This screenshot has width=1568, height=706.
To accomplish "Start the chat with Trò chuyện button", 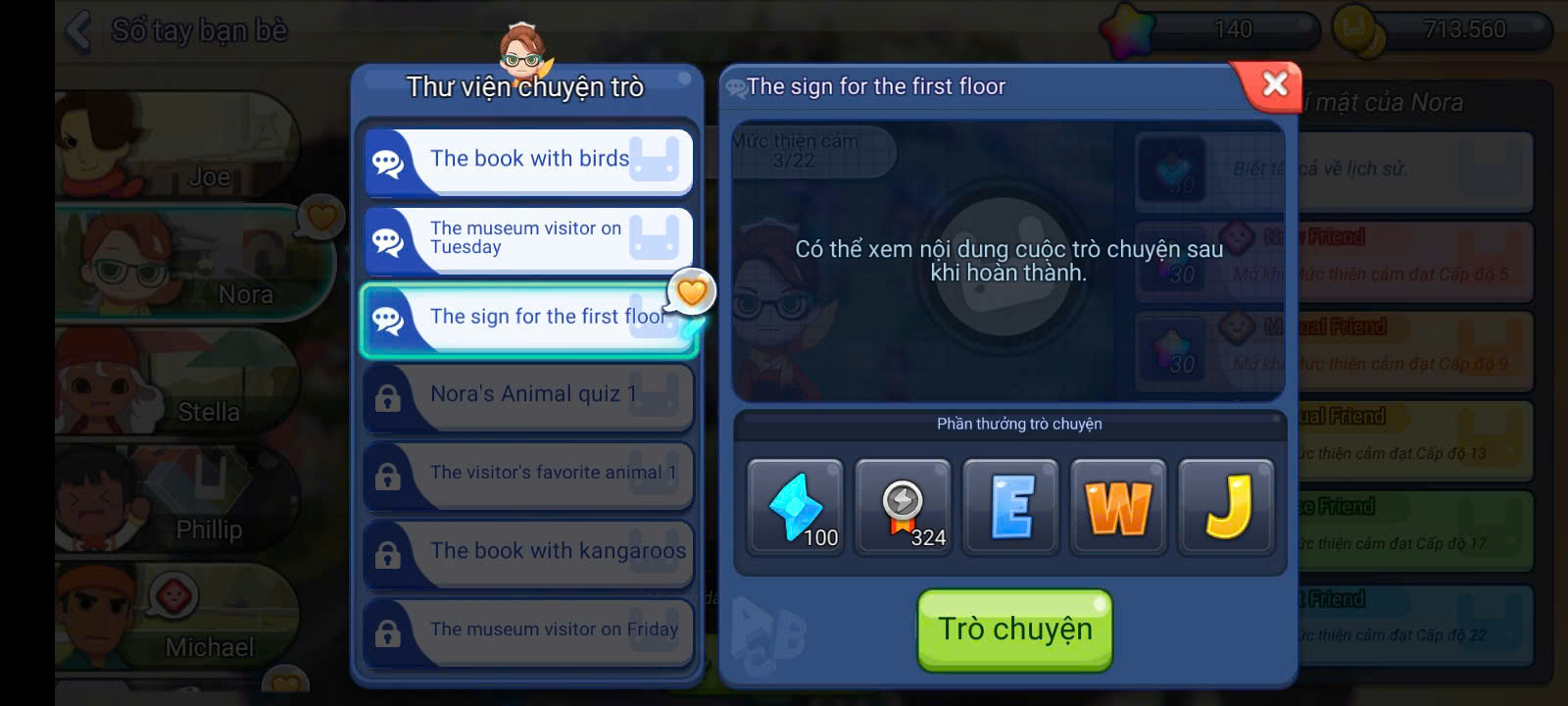I will click(1014, 630).
